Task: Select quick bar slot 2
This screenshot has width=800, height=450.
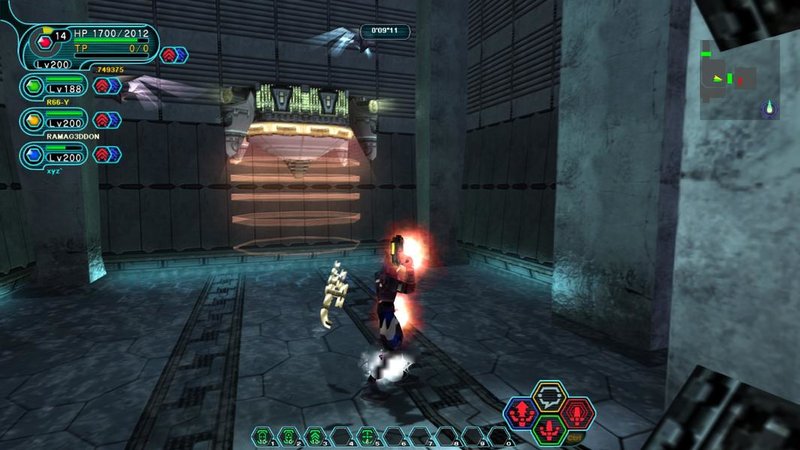Action: (288, 436)
